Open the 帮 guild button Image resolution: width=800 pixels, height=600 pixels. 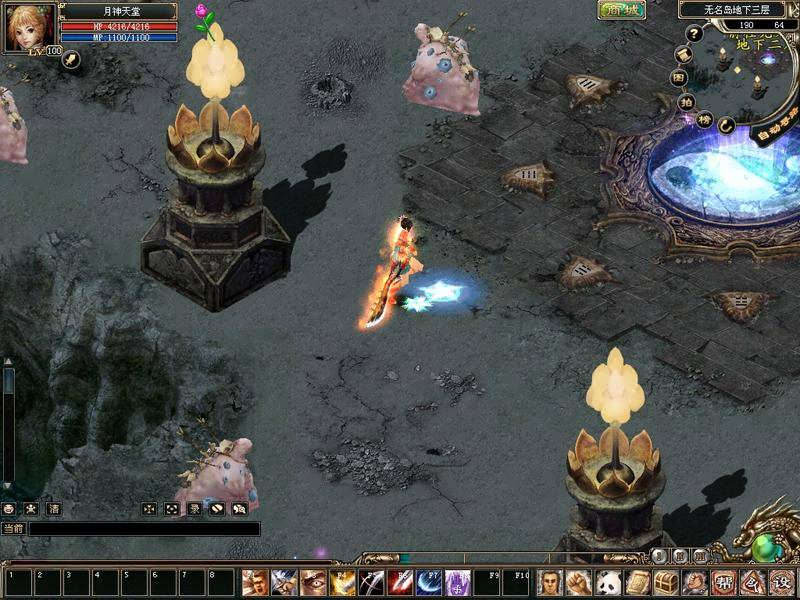(723, 582)
